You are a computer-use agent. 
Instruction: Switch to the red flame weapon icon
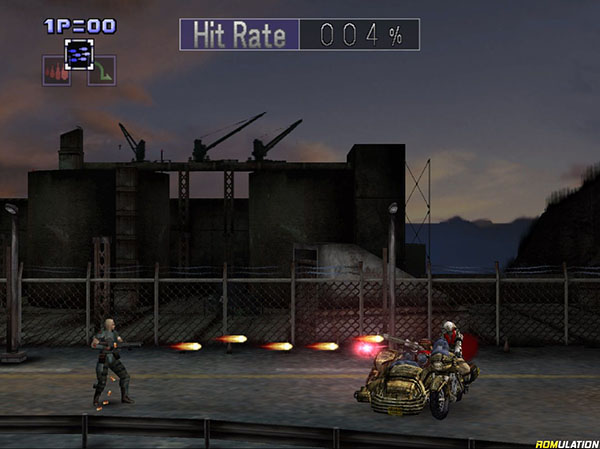(x=56, y=71)
